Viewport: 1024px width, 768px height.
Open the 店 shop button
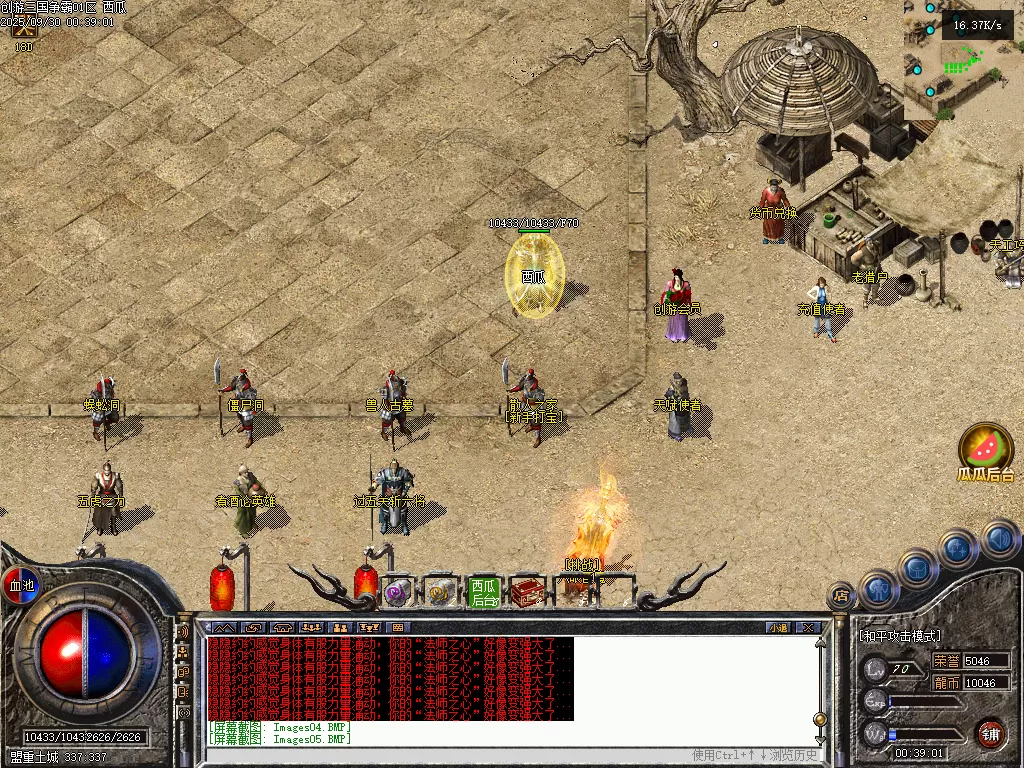841,597
